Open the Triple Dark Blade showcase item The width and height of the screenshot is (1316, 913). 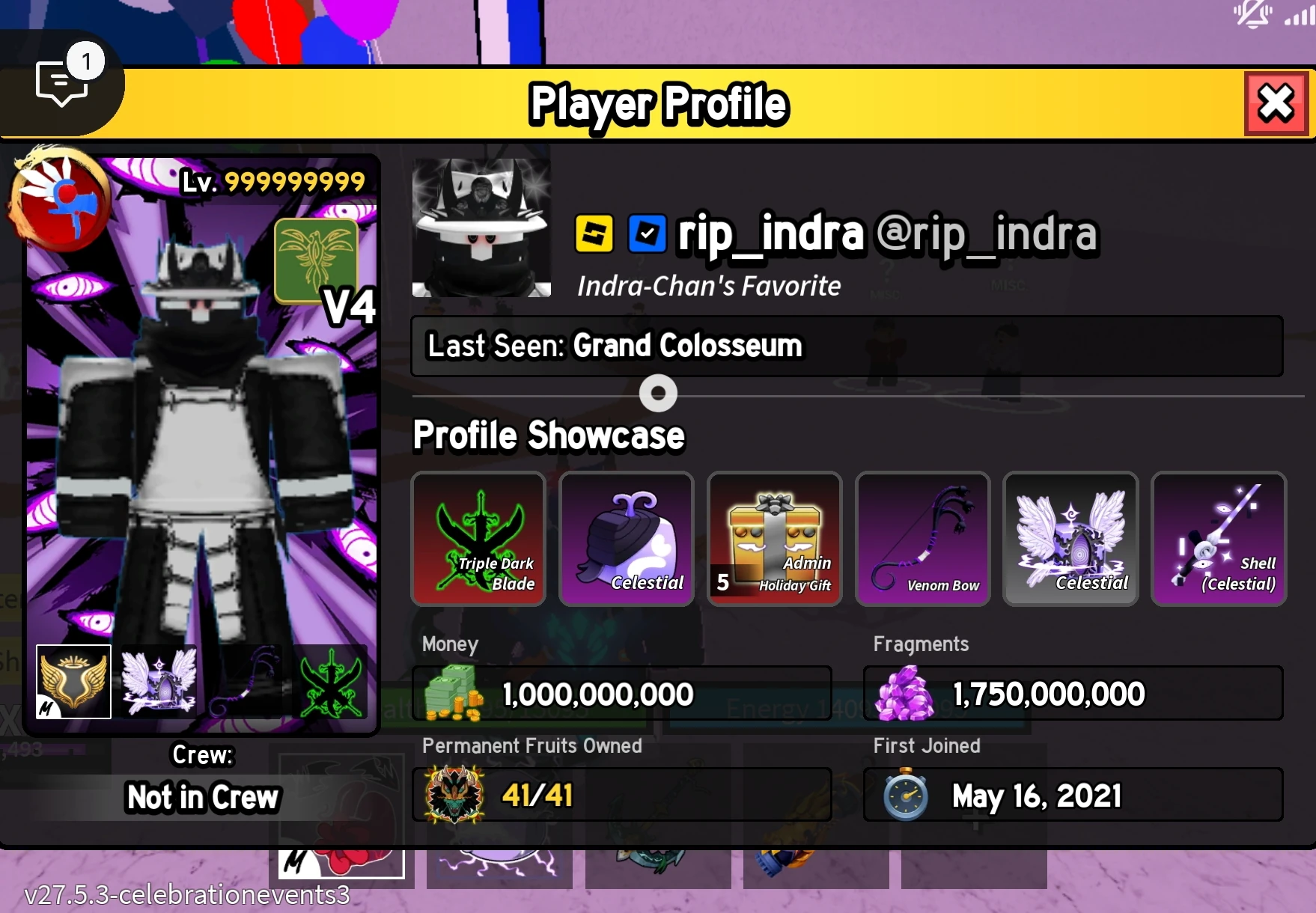478,539
